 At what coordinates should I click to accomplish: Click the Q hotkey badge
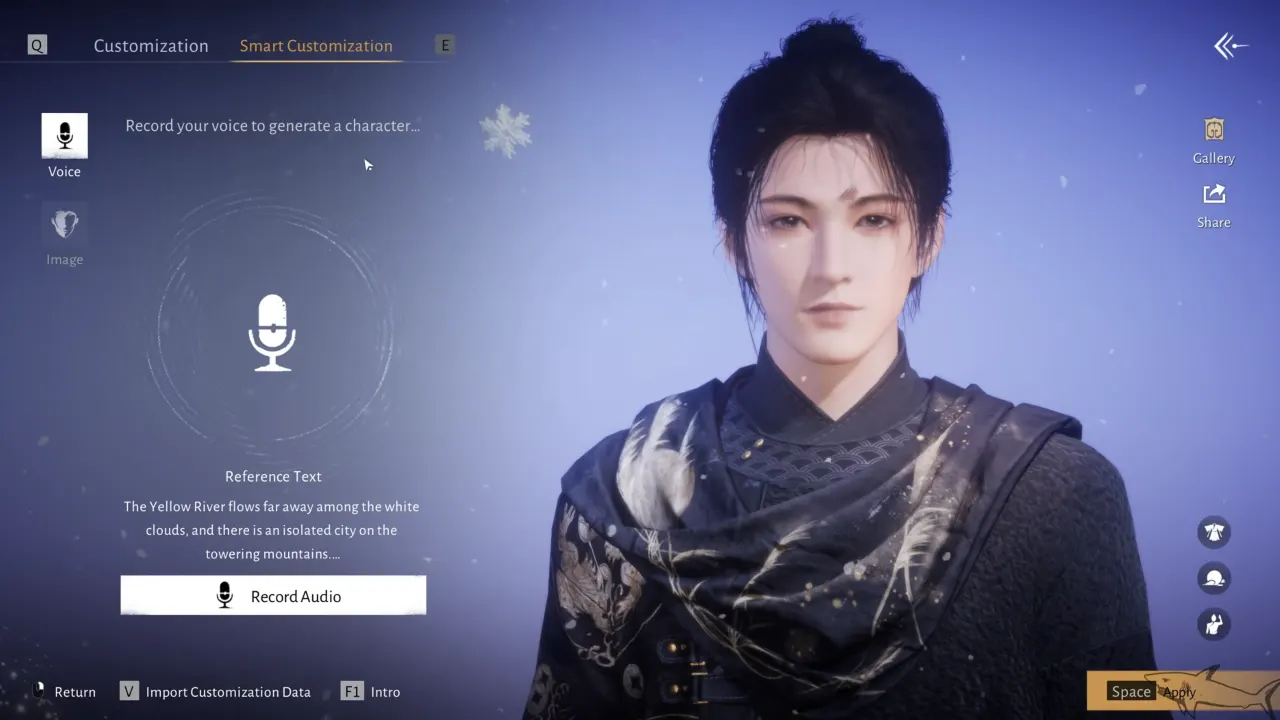tap(36, 44)
